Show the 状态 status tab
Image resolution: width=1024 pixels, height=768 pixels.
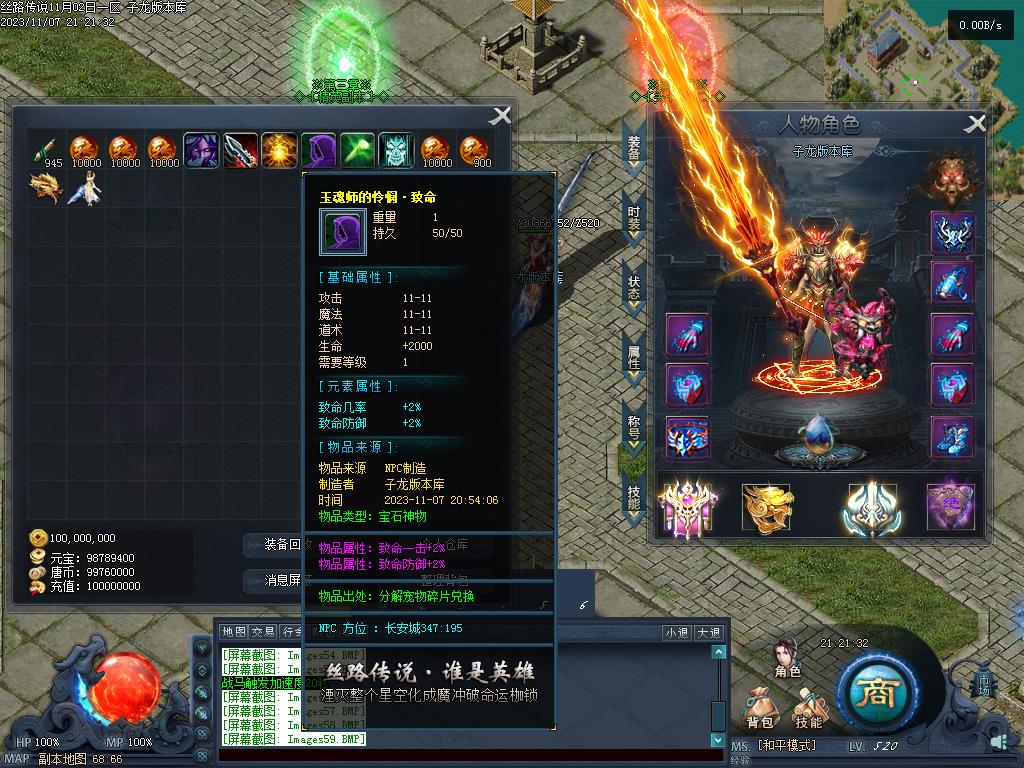pyautogui.click(x=634, y=289)
